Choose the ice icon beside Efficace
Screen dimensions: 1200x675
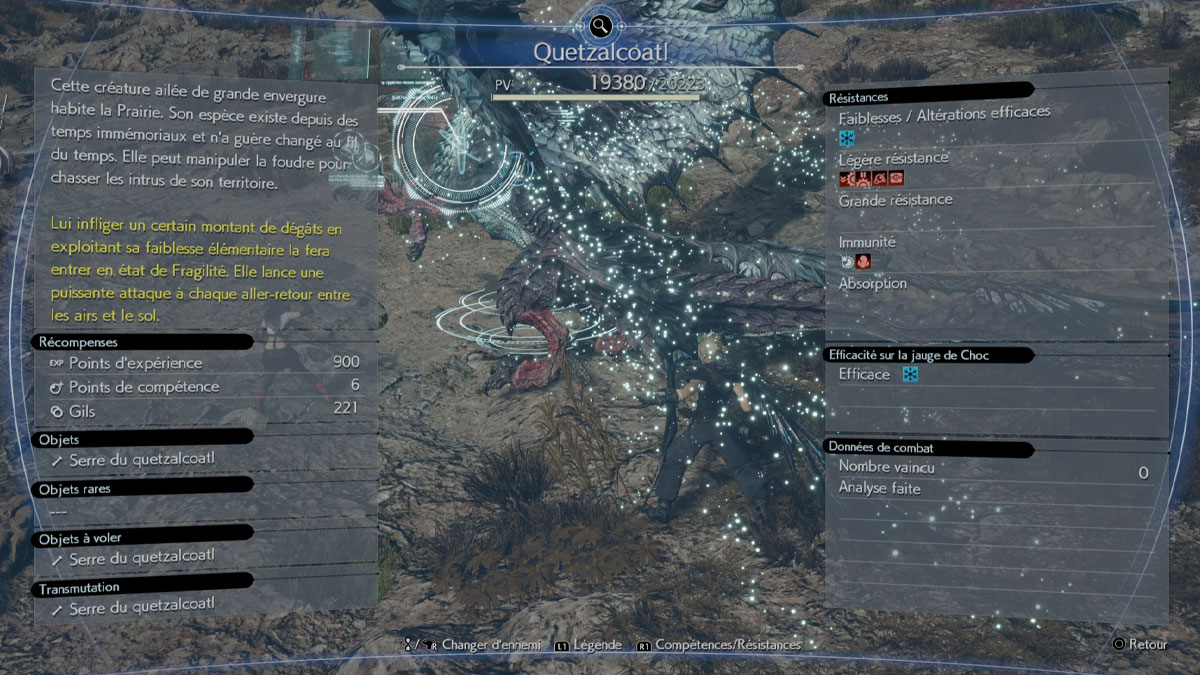(x=910, y=375)
